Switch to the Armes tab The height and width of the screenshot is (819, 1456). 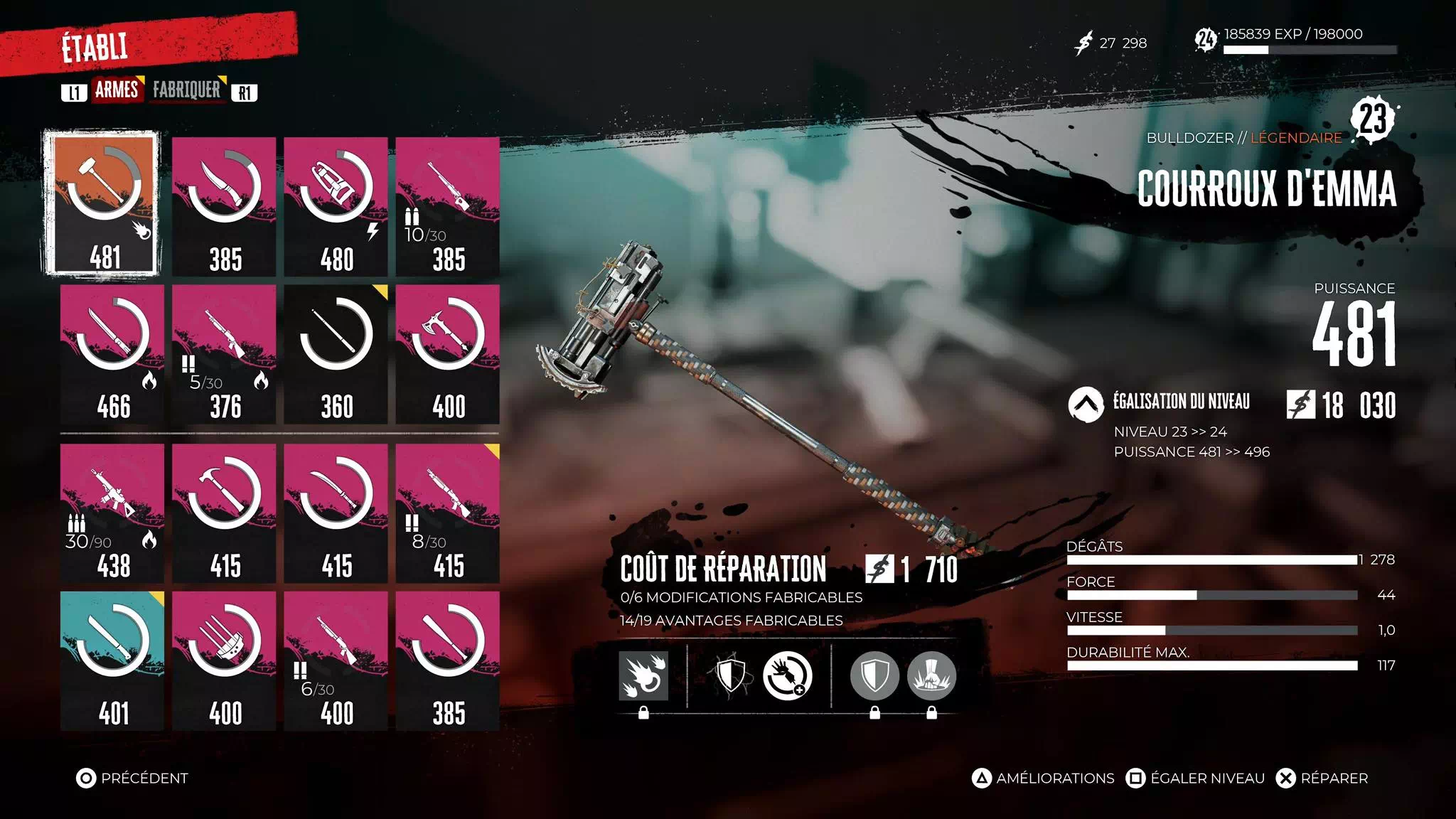coord(117,90)
